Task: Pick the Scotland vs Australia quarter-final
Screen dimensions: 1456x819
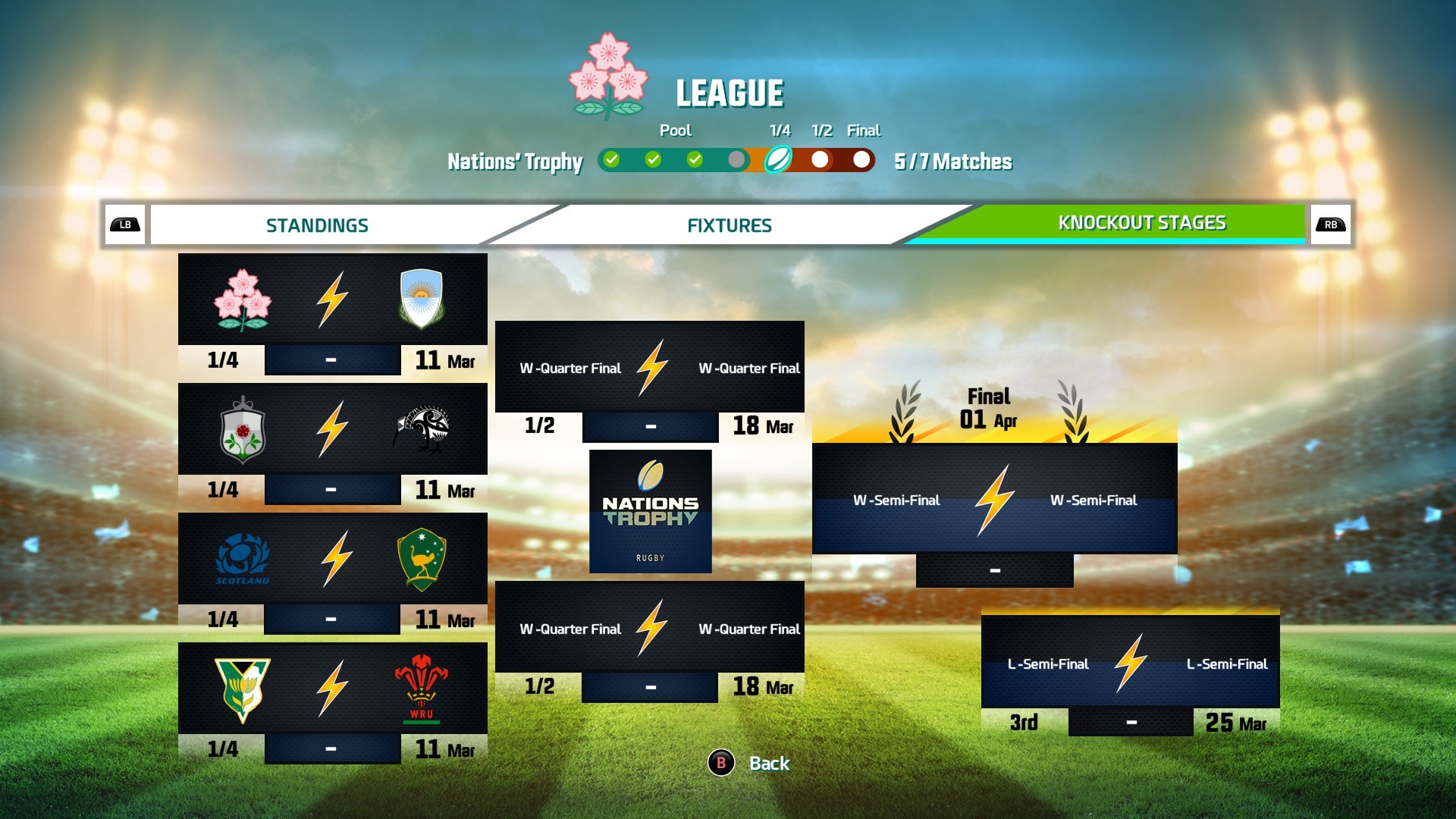Action: pos(332,559)
